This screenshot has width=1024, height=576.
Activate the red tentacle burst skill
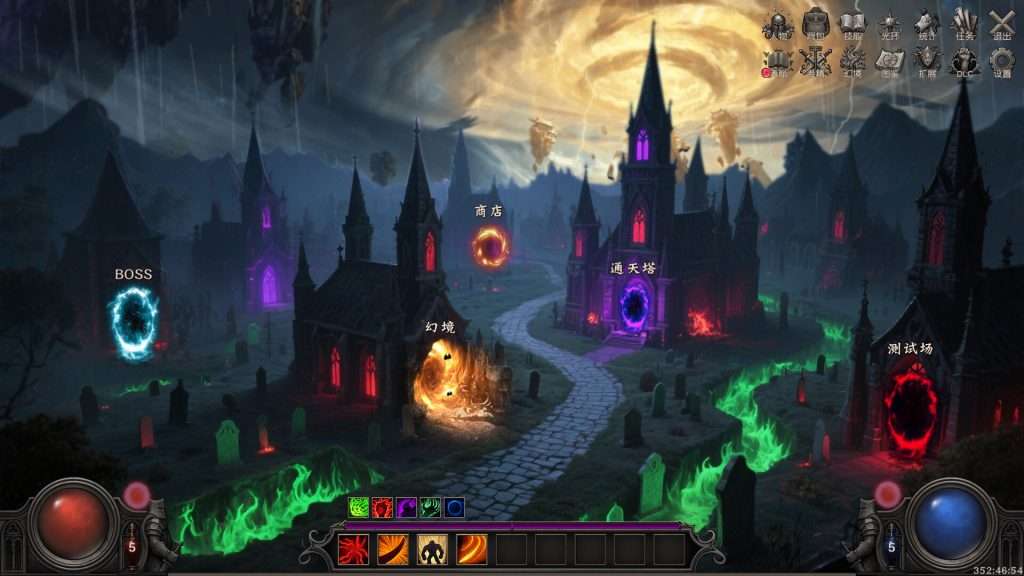353,549
